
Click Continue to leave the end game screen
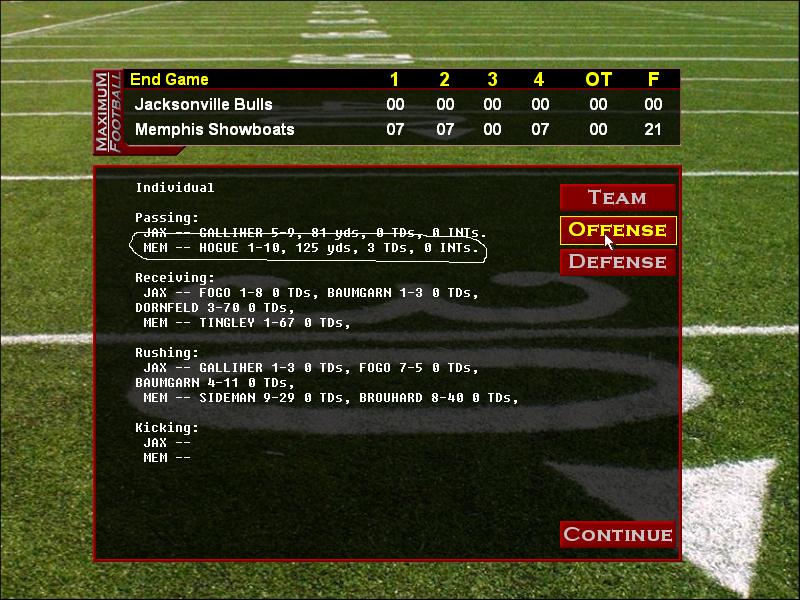pyautogui.click(x=617, y=534)
